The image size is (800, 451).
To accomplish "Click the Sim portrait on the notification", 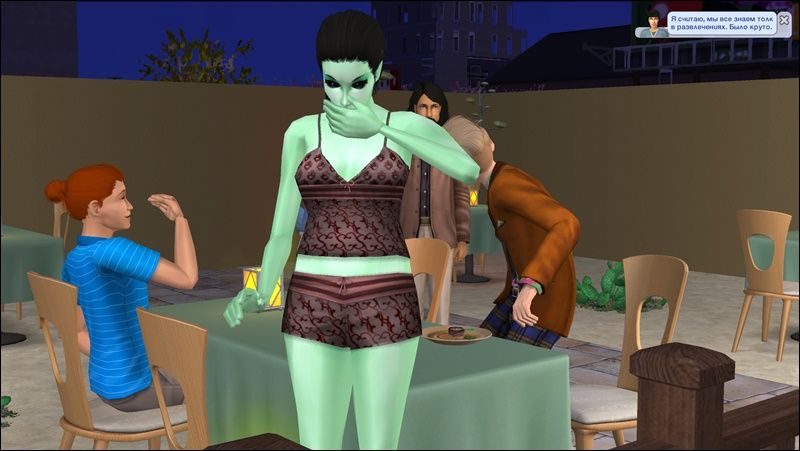I will point(654,25).
